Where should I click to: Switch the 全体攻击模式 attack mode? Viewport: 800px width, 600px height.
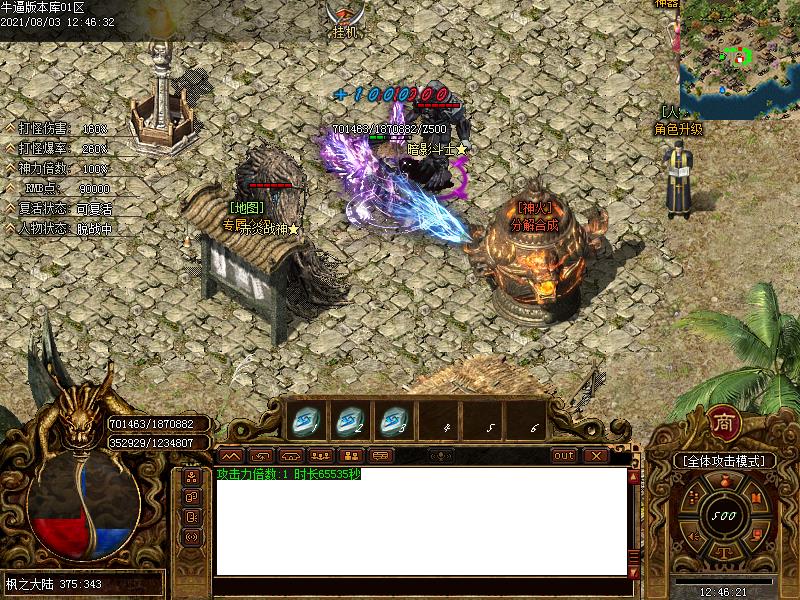click(723, 461)
